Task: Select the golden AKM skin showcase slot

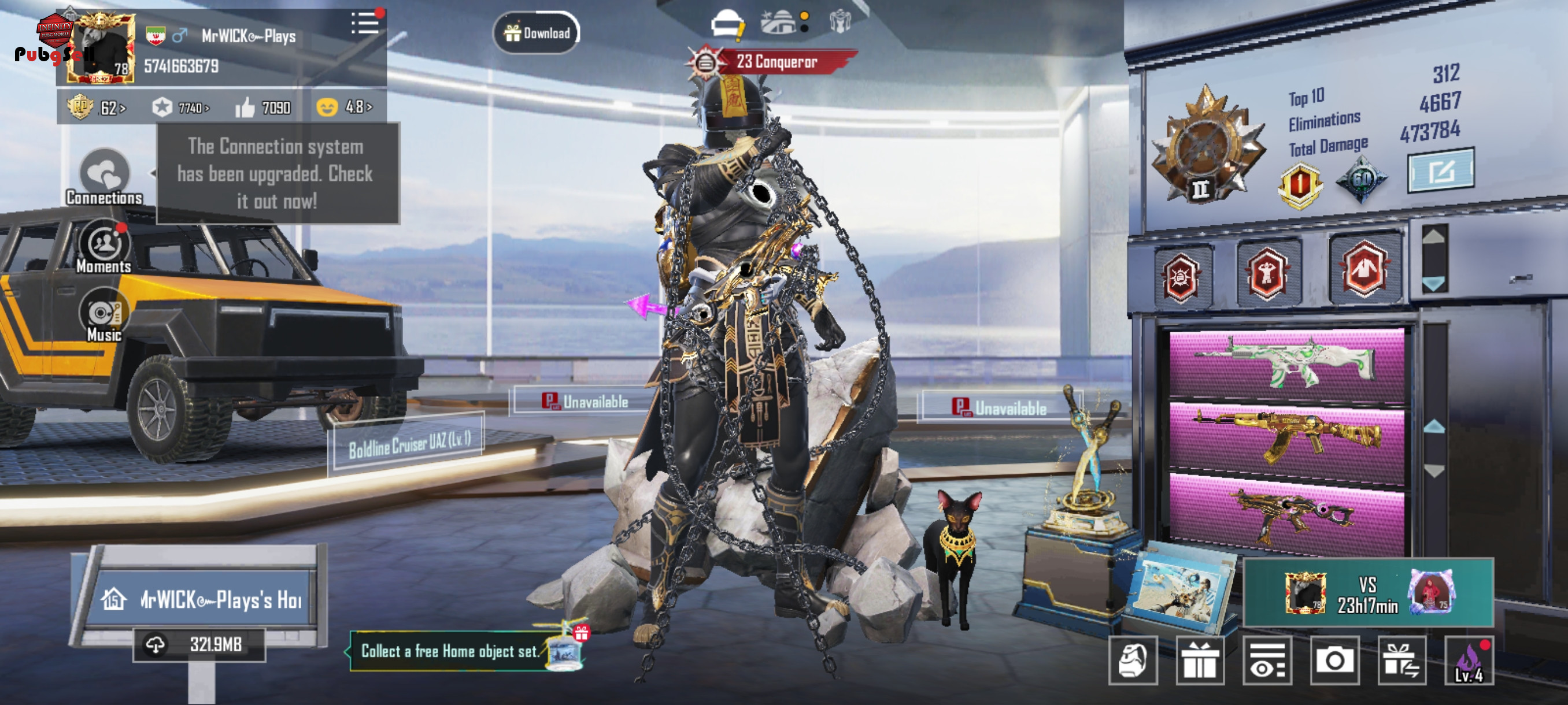Action: click(1286, 437)
